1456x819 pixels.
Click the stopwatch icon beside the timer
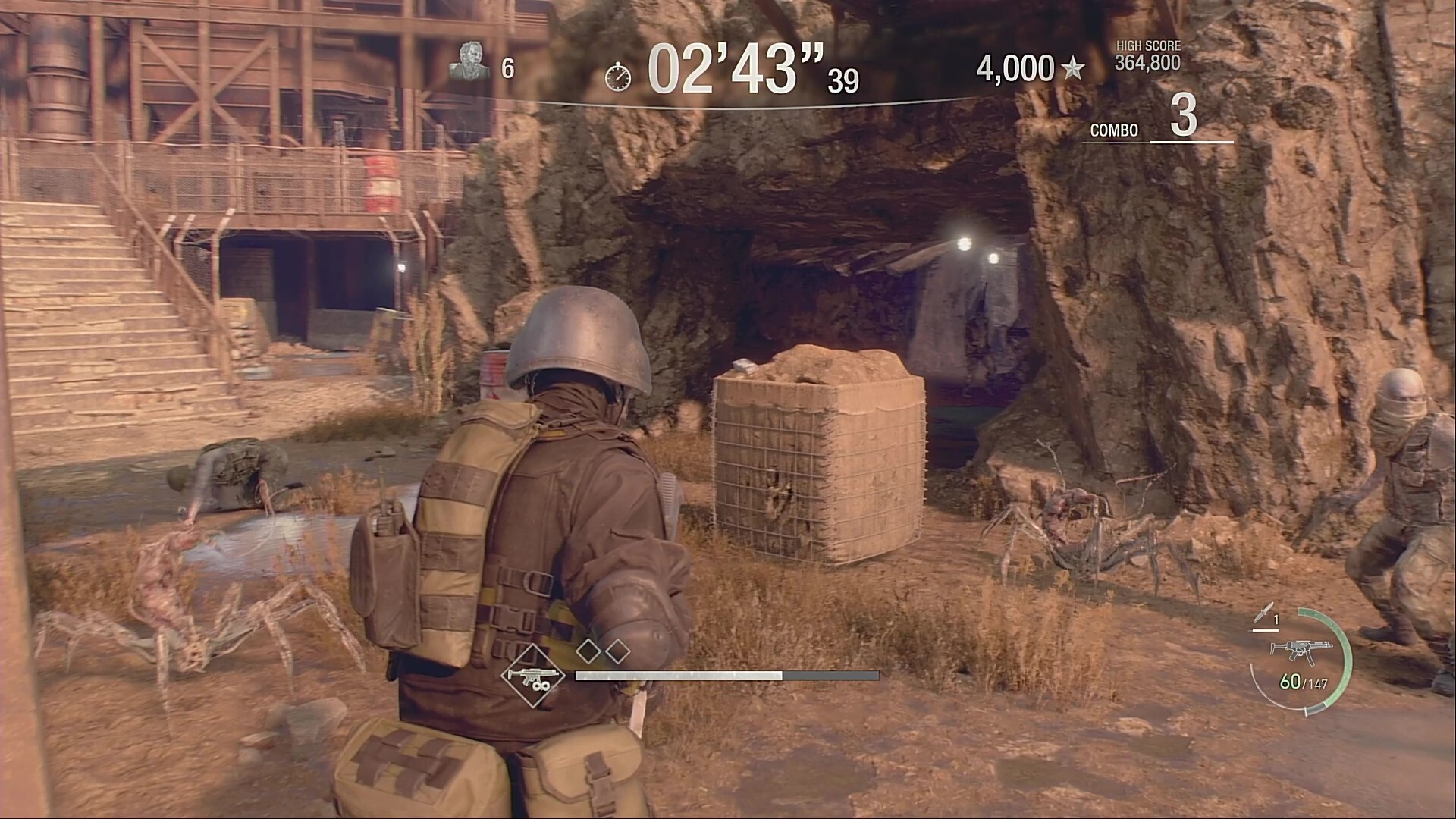(x=618, y=76)
